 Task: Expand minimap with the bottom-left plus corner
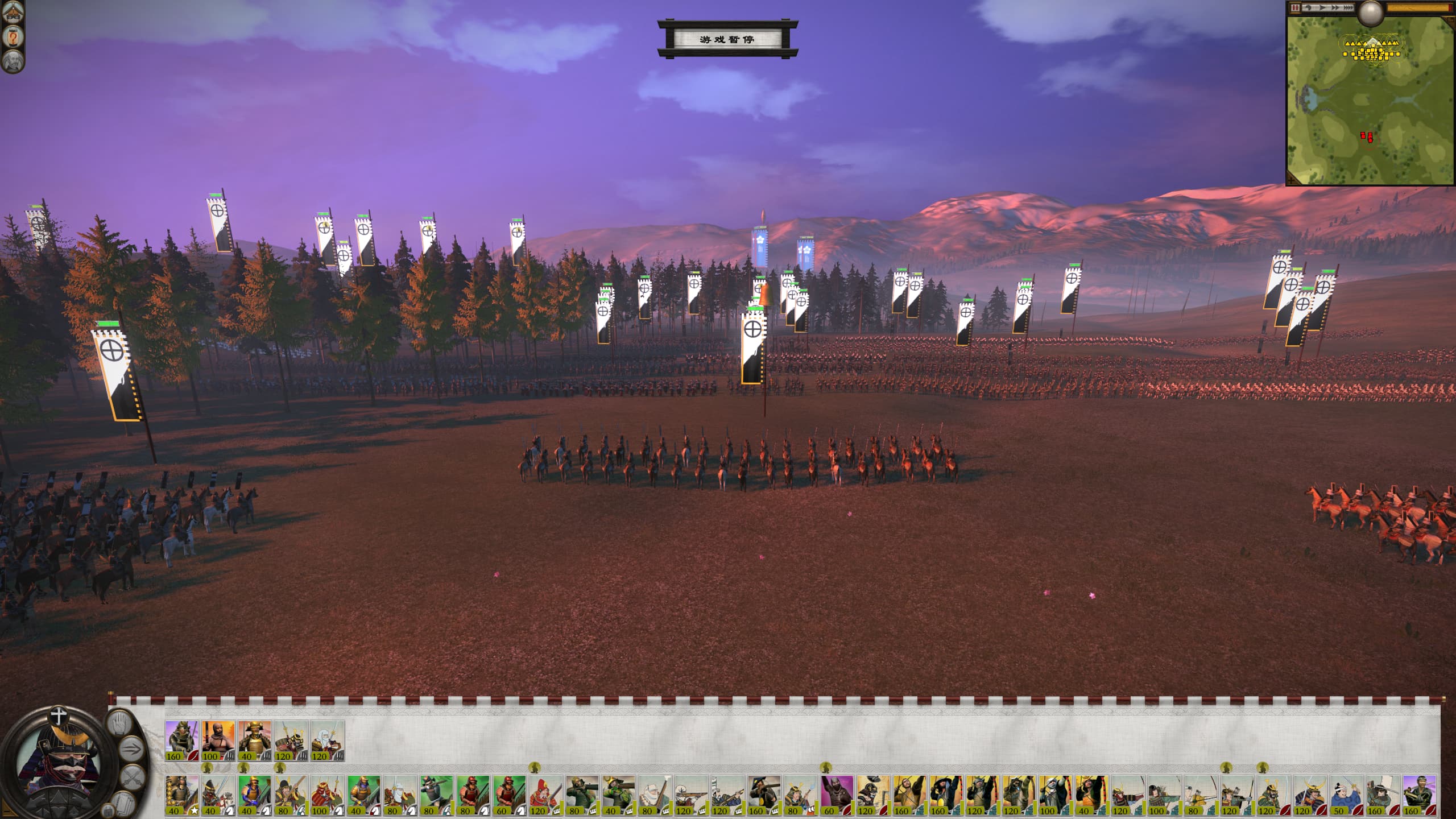(x=1293, y=179)
